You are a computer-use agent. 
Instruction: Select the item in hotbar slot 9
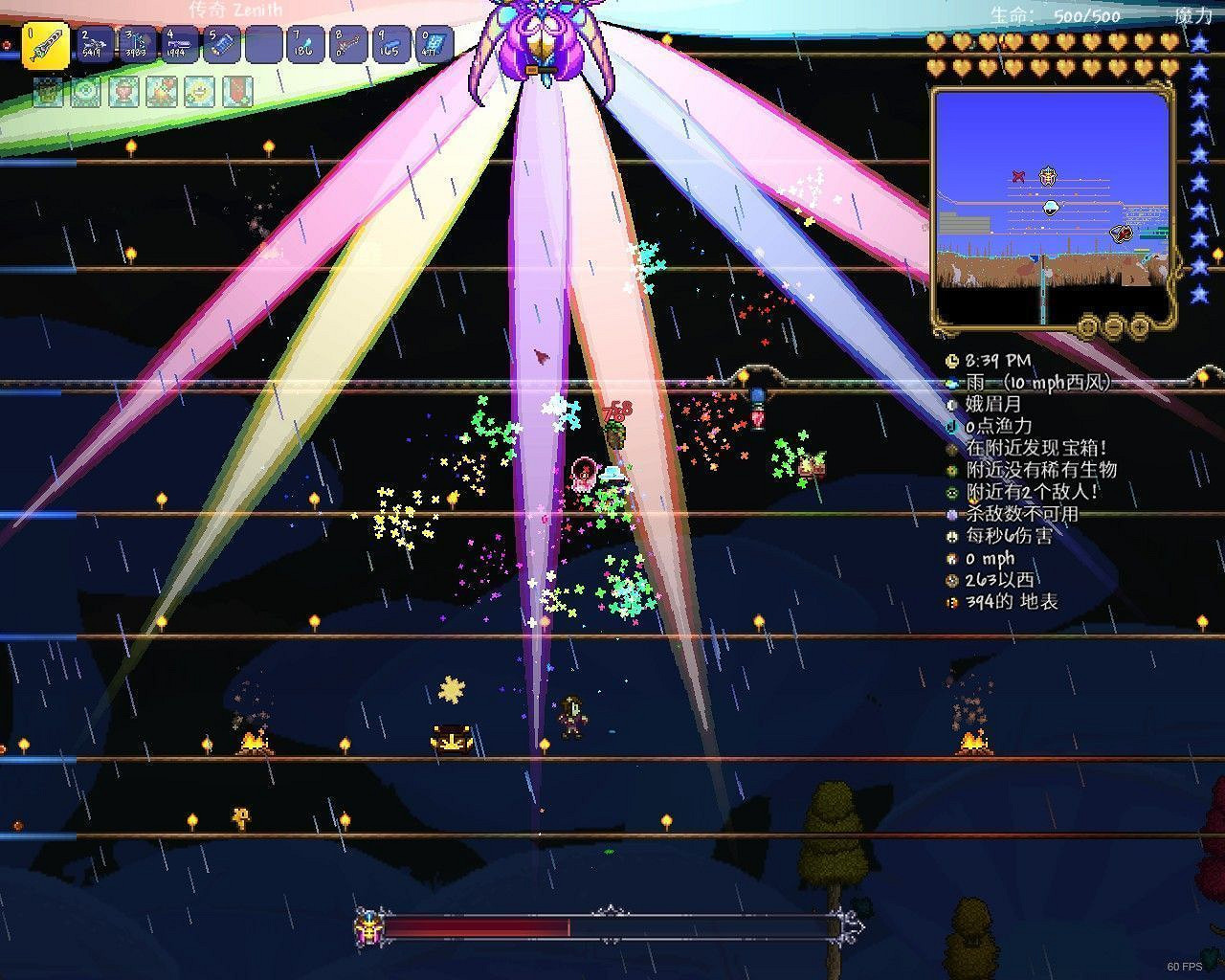pos(393,42)
